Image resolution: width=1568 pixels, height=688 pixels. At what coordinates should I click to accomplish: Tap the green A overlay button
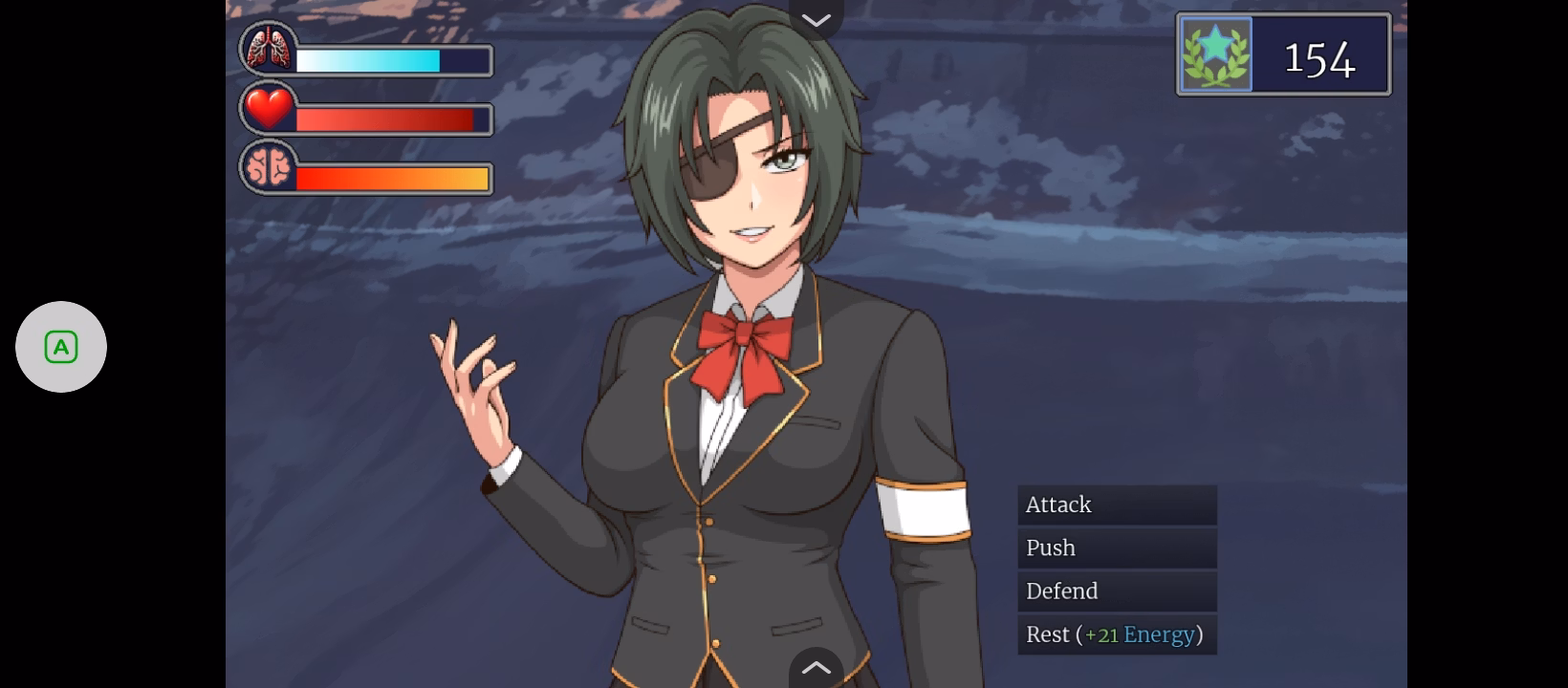(x=61, y=347)
